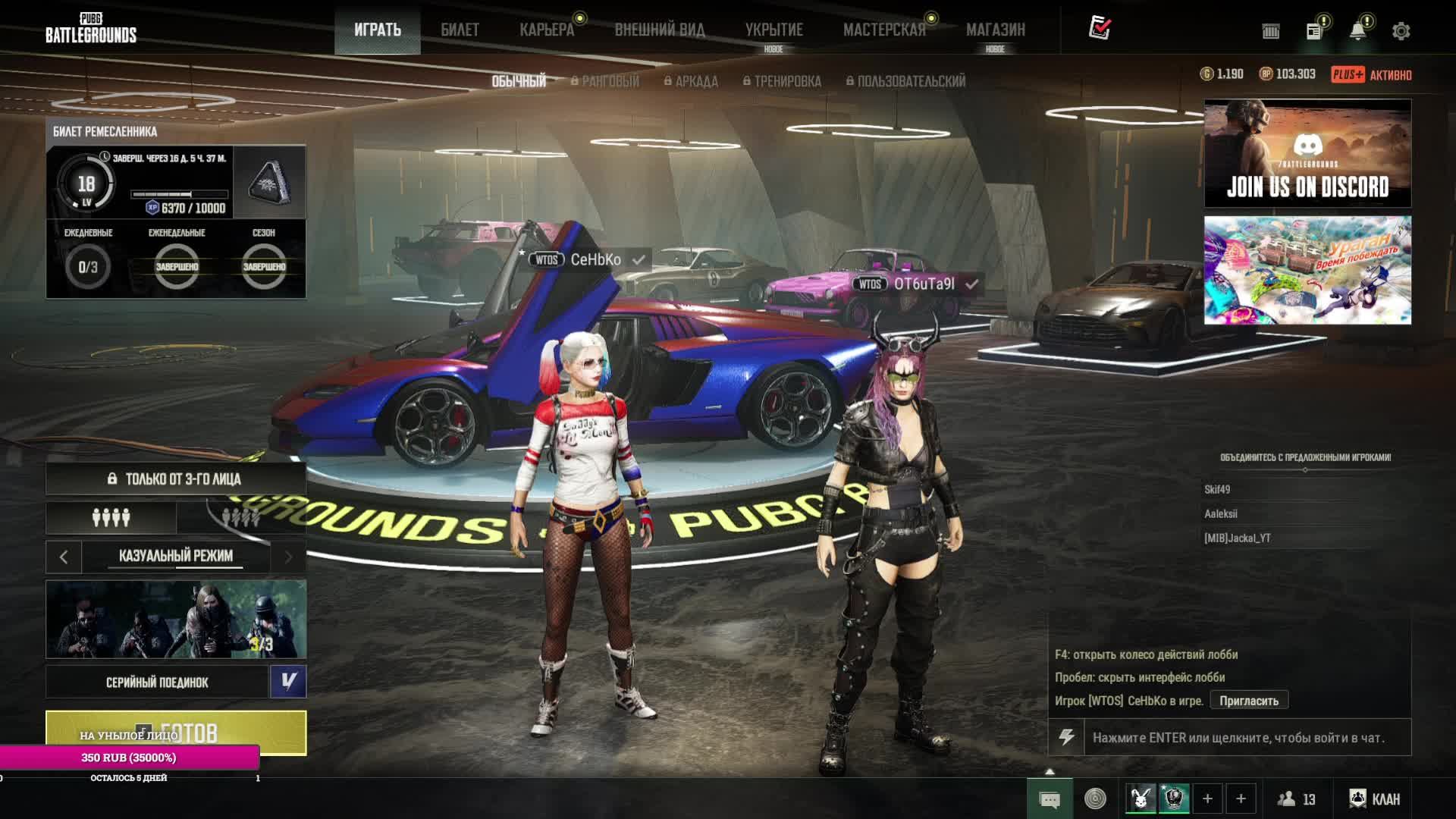Select four-player squad team size
This screenshot has width=1456, height=819.
click(111, 518)
